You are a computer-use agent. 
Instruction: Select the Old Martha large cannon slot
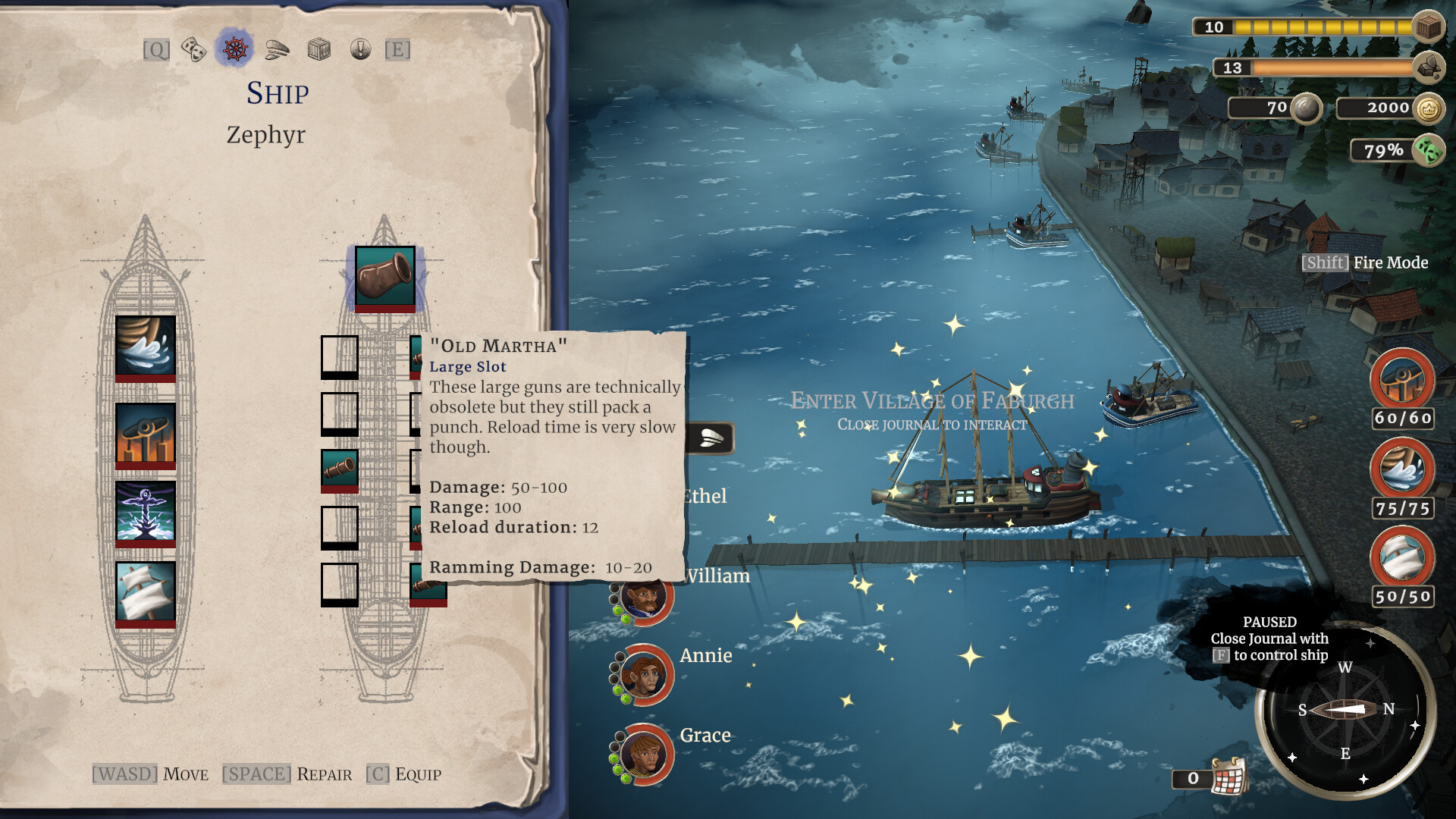click(385, 277)
